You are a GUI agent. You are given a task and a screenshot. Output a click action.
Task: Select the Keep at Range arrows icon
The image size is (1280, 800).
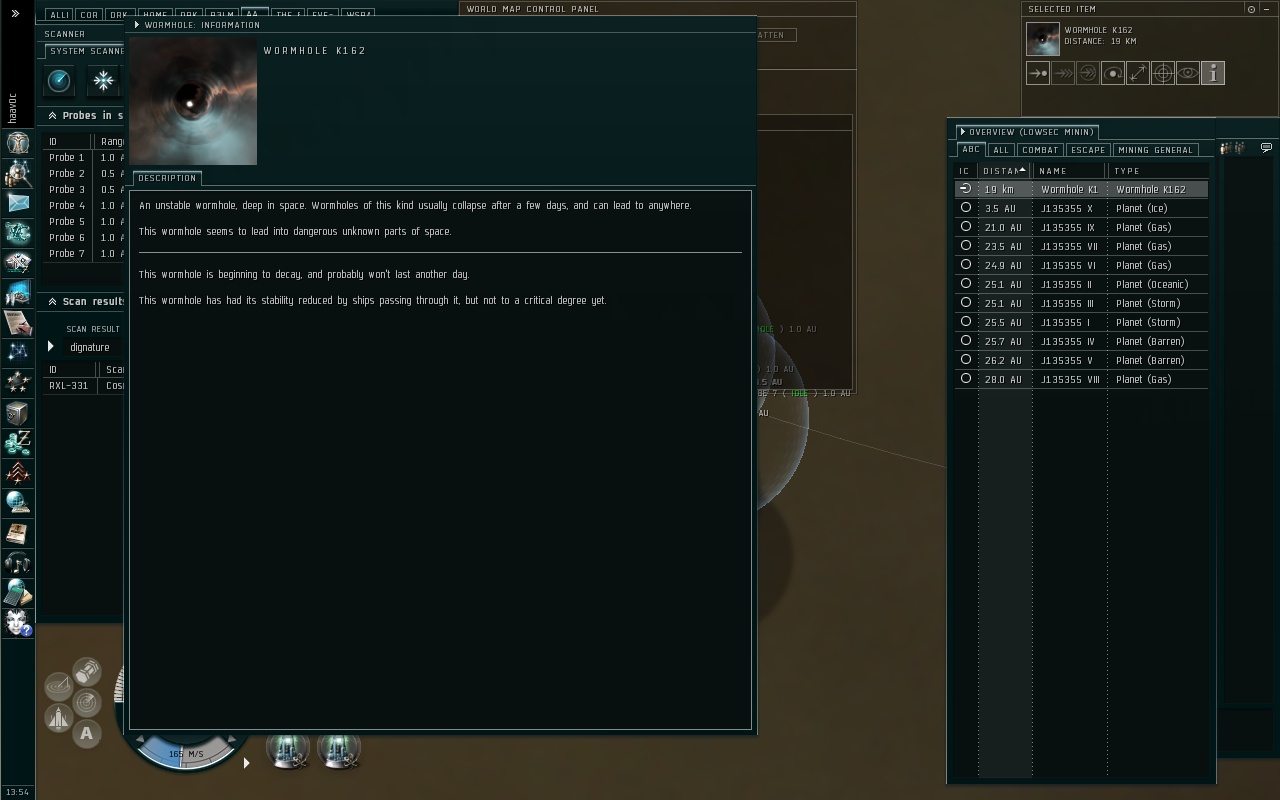click(x=1138, y=73)
